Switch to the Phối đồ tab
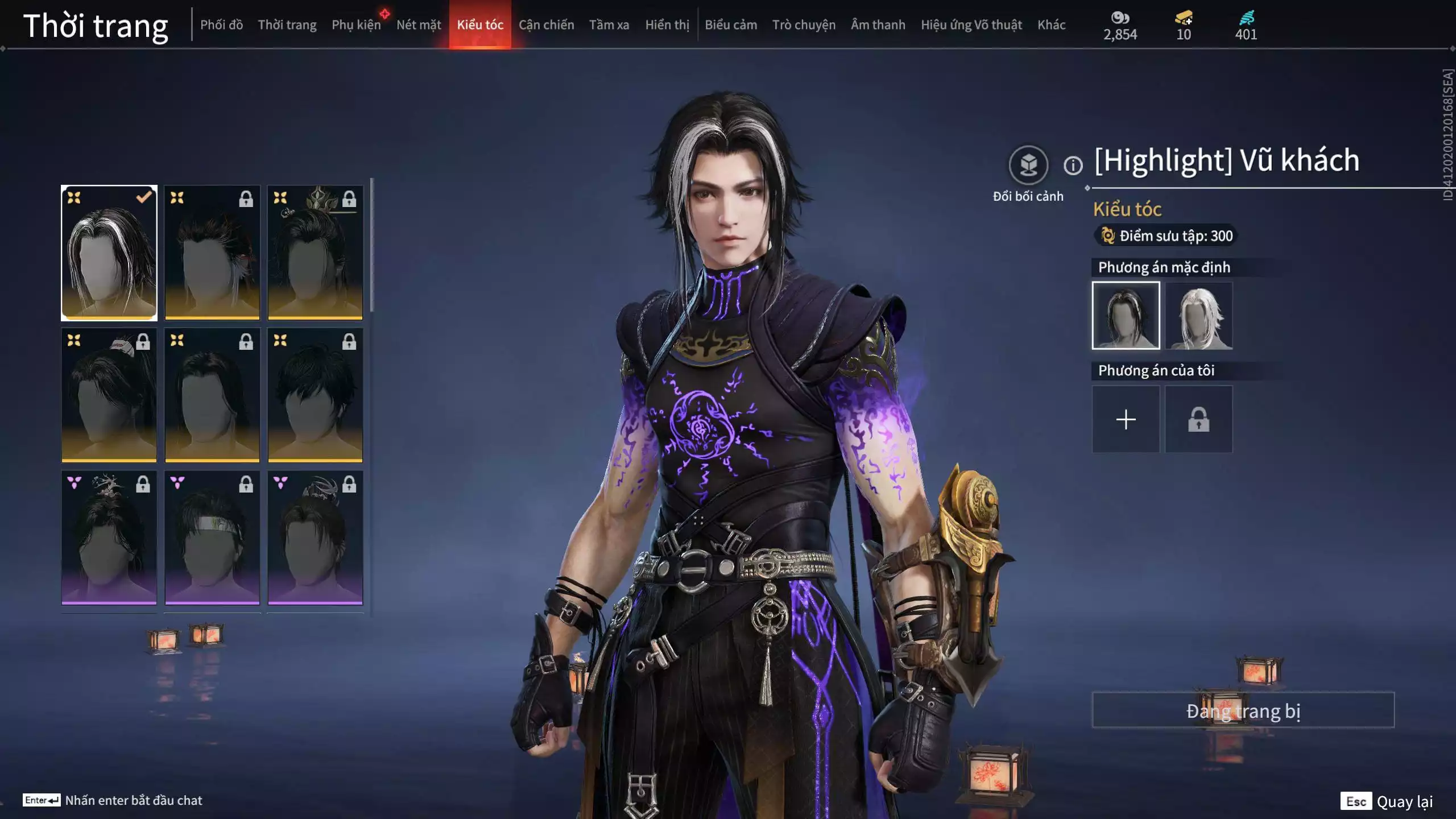Image resolution: width=1456 pixels, height=819 pixels. (221, 25)
